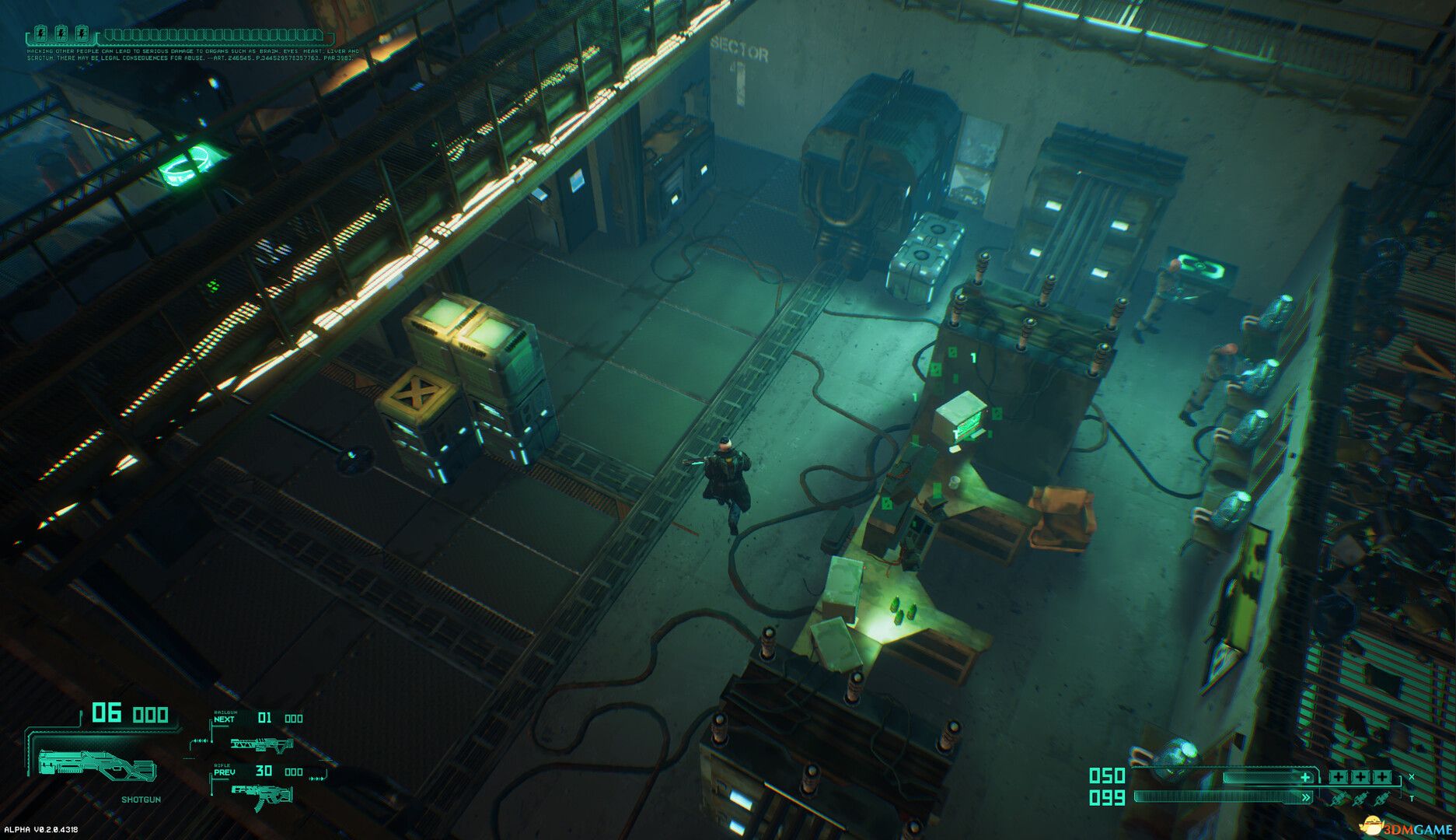Toggle the X marker near health bars
Viewport: 1456px width, 840px height.
1411,775
